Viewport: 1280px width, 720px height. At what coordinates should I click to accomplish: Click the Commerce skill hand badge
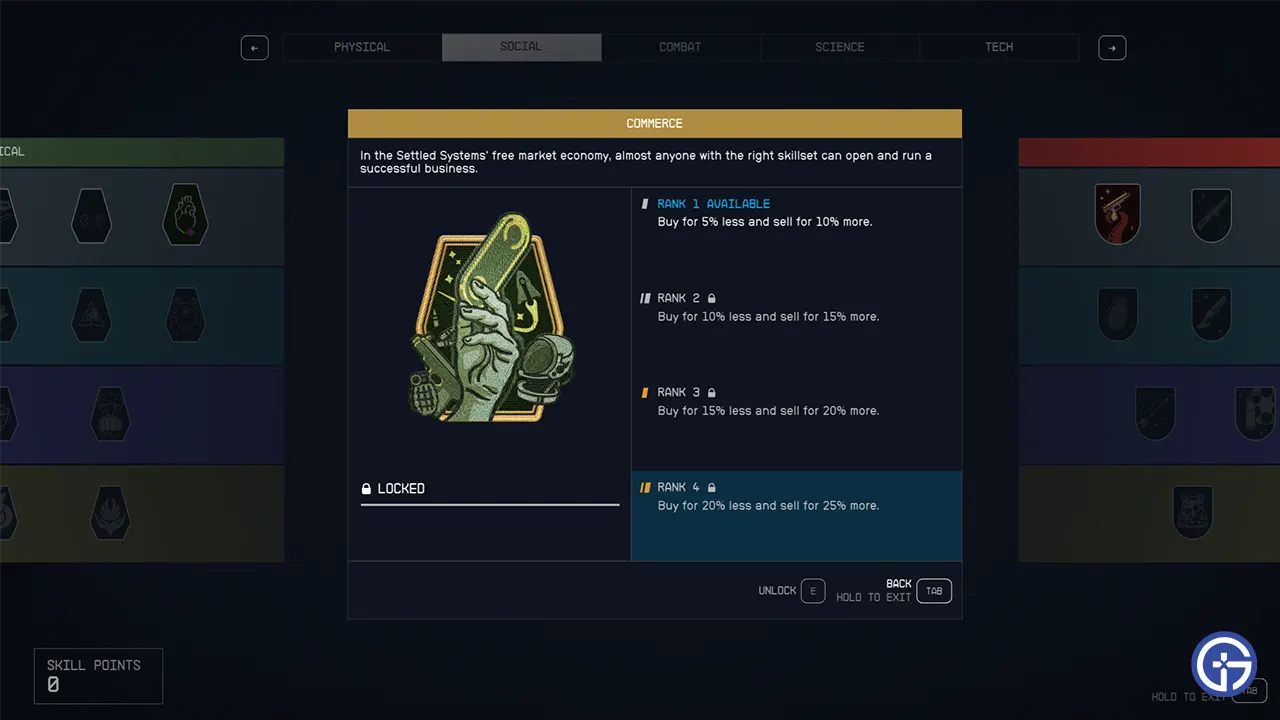(x=489, y=318)
